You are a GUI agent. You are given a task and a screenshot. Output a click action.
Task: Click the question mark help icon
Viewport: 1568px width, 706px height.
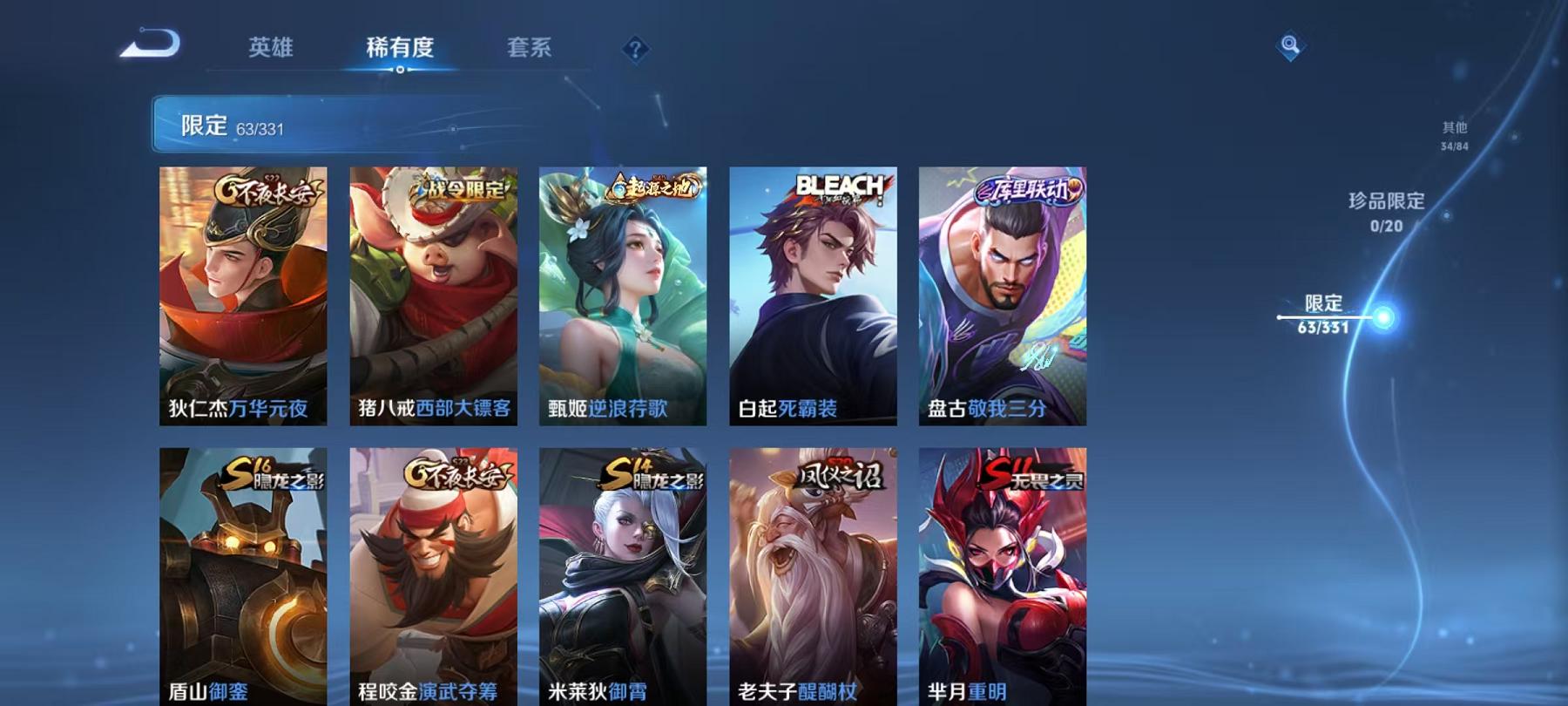[x=635, y=50]
